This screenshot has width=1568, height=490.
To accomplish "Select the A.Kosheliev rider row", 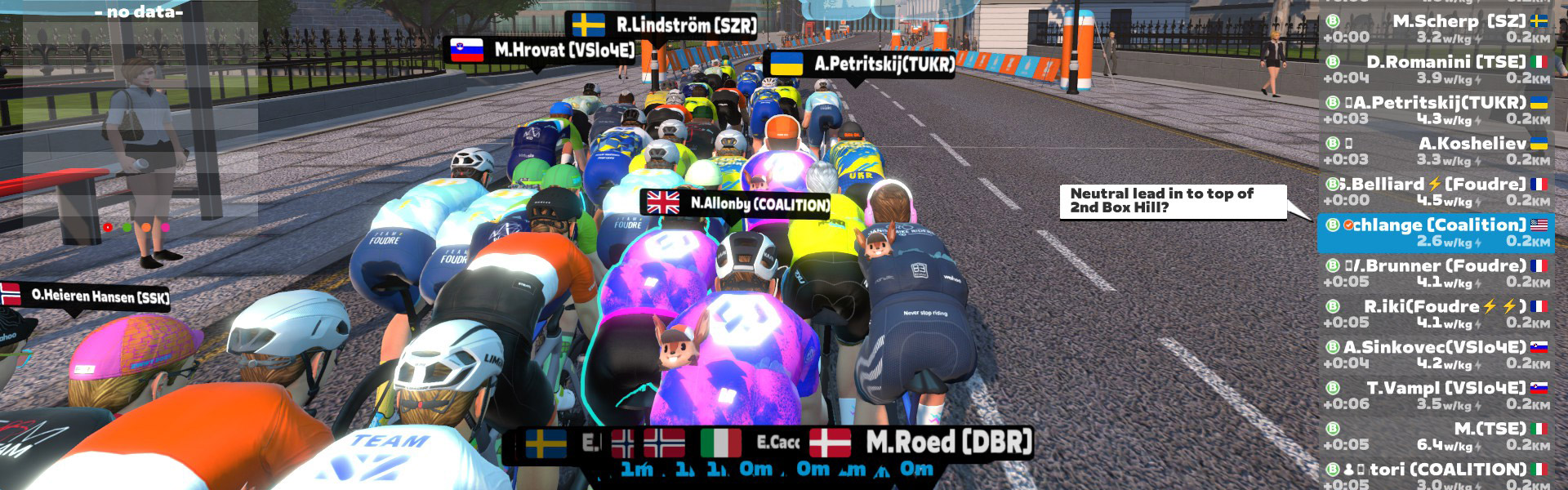I will [1437, 151].
